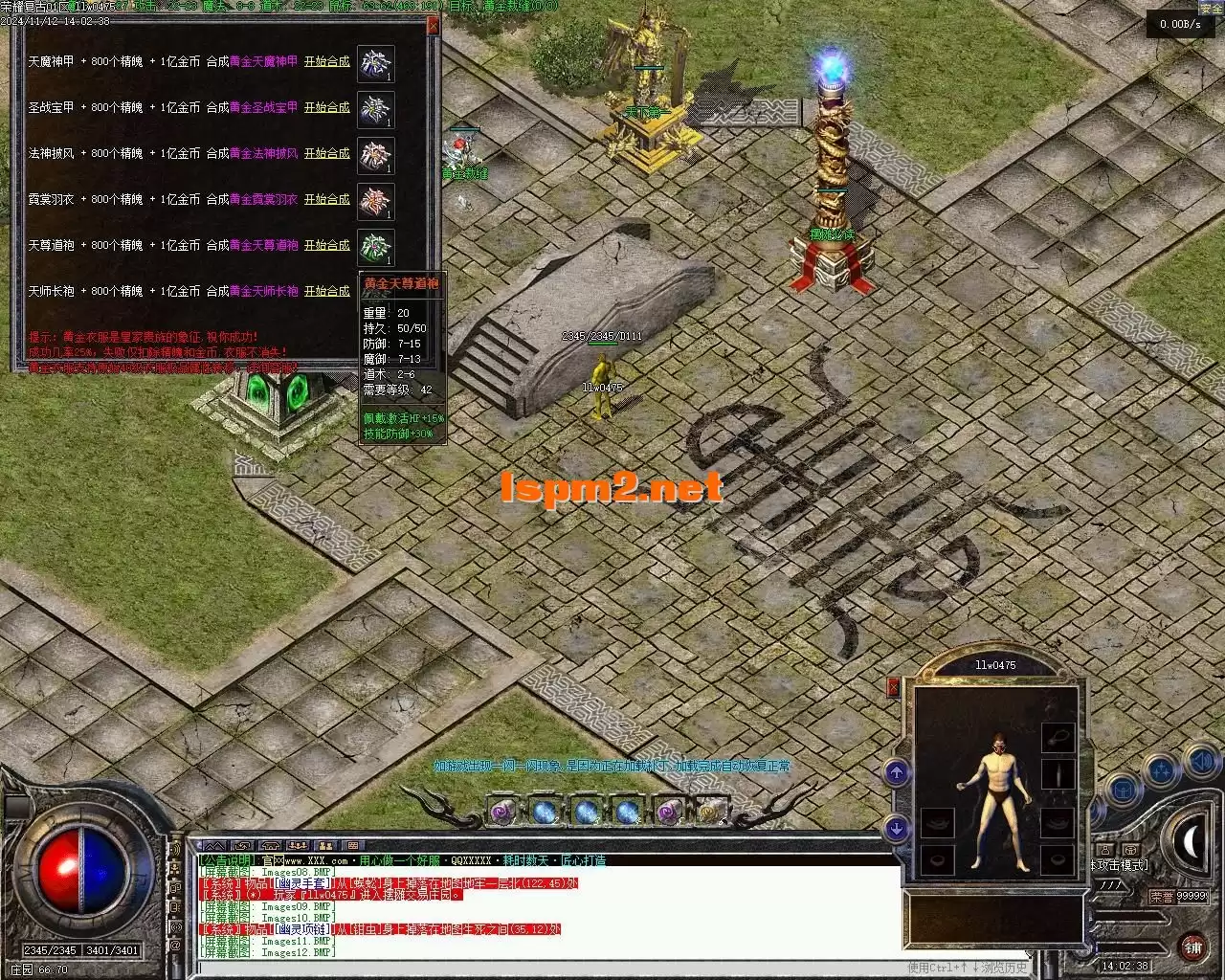Click the down arrow button beside character panel
This screenshot has width=1225, height=980.
point(896,828)
